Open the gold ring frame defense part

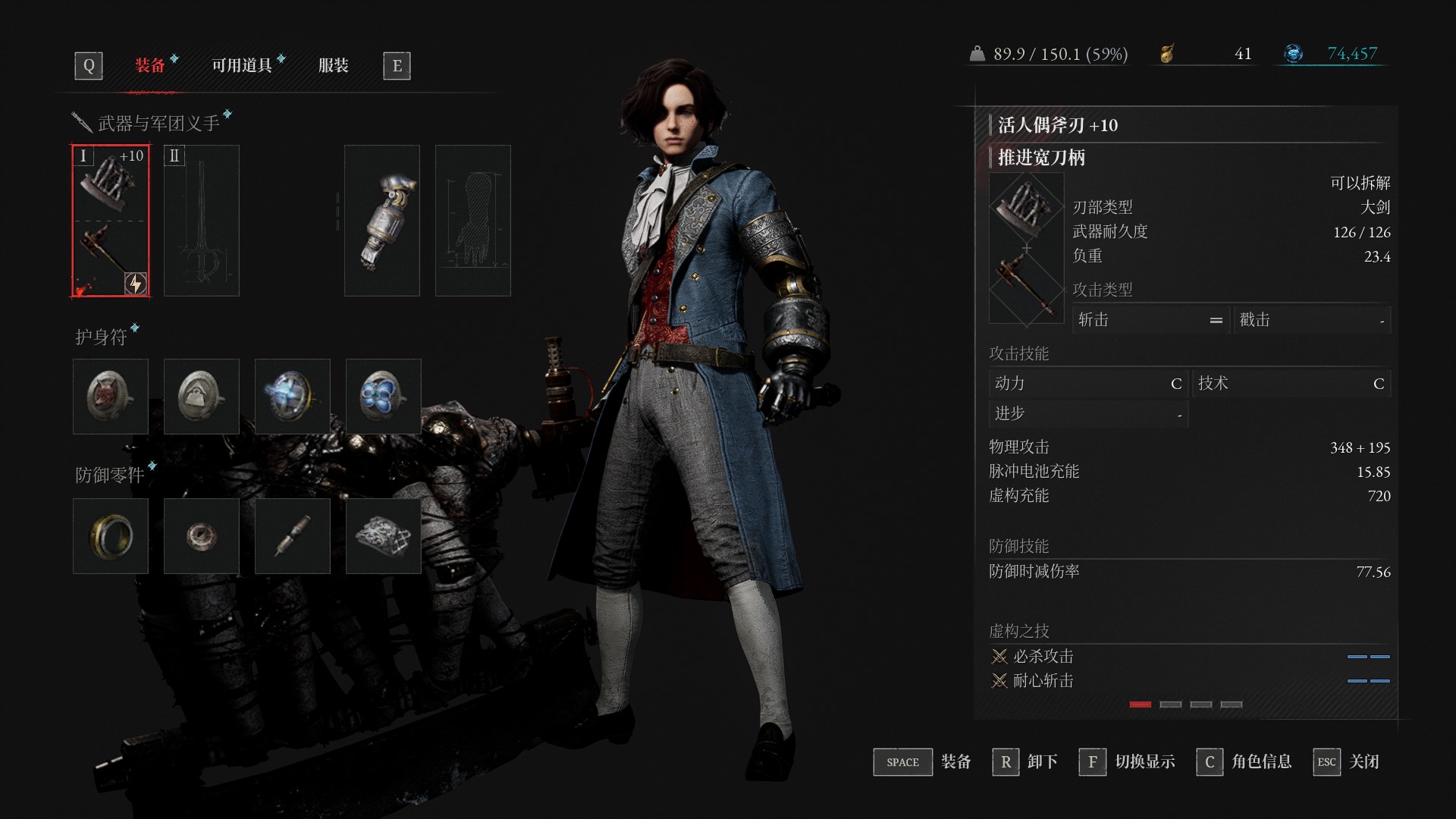[111, 536]
